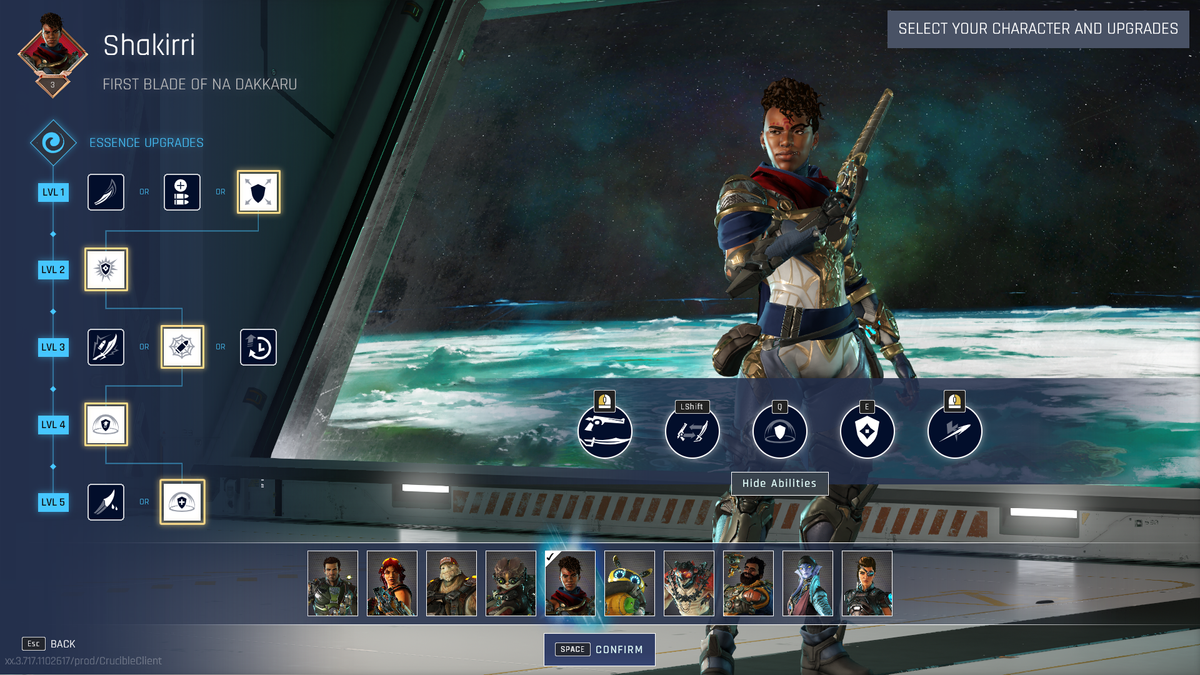The image size is (1200, 675).
Task: Show the LShift weapon swap ability
Action: tap(692, 432)
